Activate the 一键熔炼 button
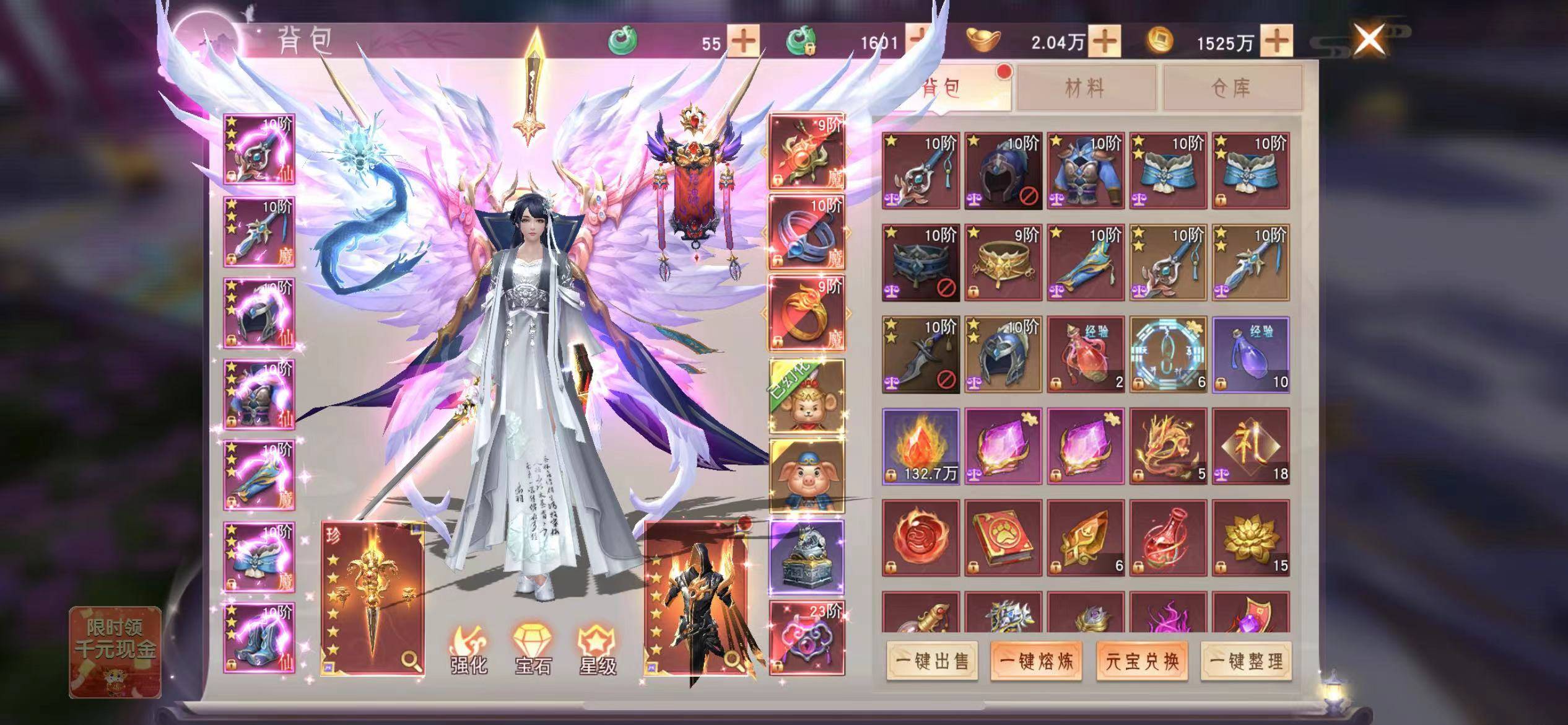Image resolution: width=1568 pixels, height=725 pixels. point(1036,661)
